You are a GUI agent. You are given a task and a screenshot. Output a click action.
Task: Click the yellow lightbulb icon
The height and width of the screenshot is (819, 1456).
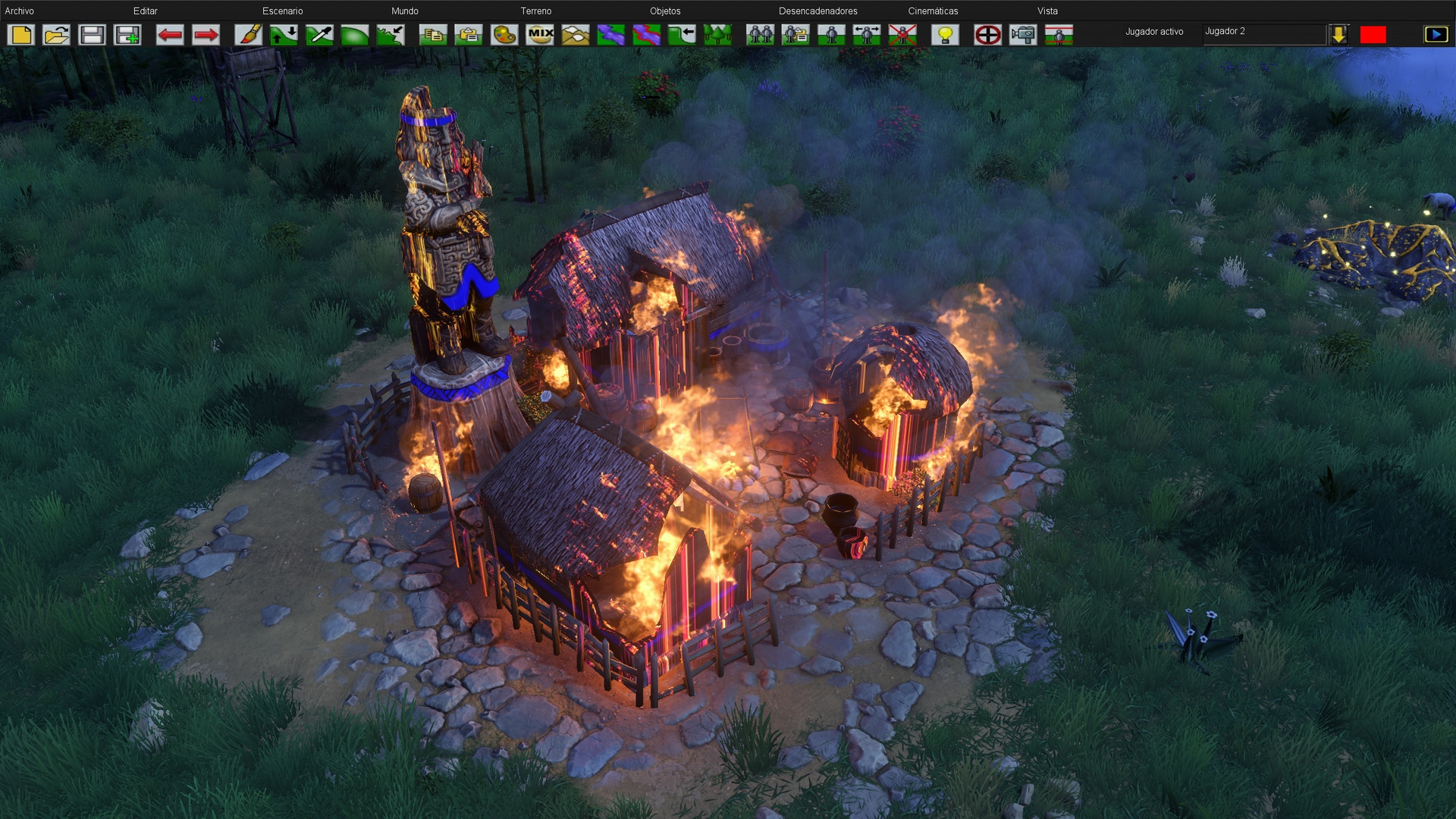[945, 35]
